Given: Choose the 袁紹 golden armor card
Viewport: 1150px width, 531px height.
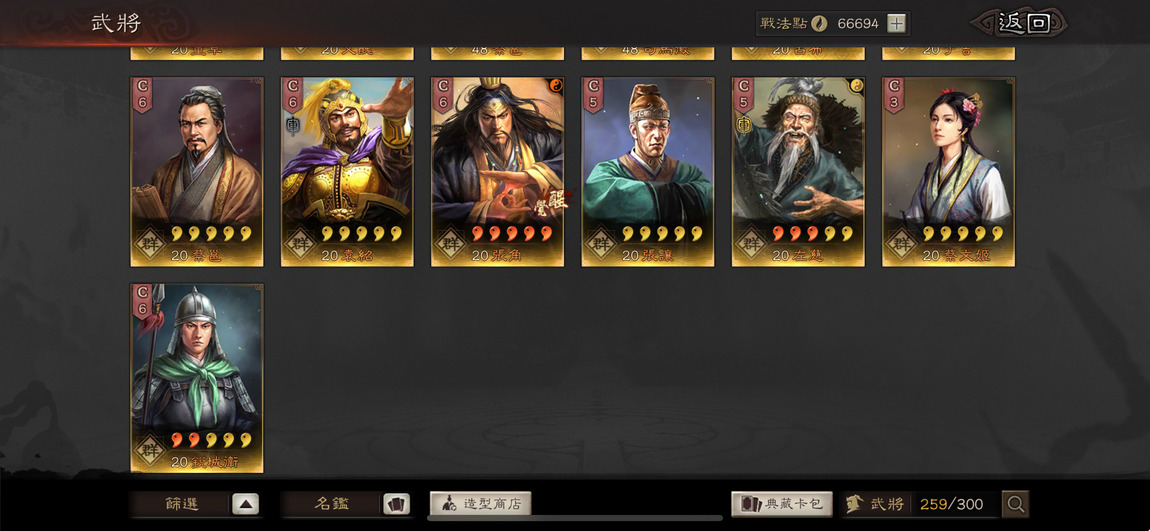Looking at the screenshot, I should pyautogui.click(x=347, y=171).
